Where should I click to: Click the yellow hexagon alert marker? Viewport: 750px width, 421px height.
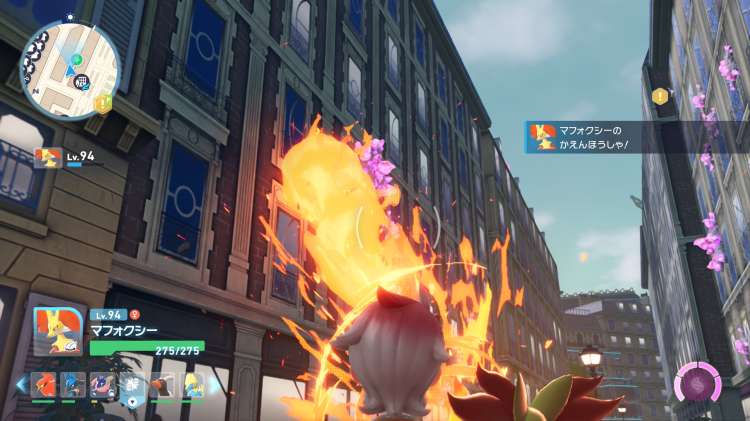(x=660, y=96)
